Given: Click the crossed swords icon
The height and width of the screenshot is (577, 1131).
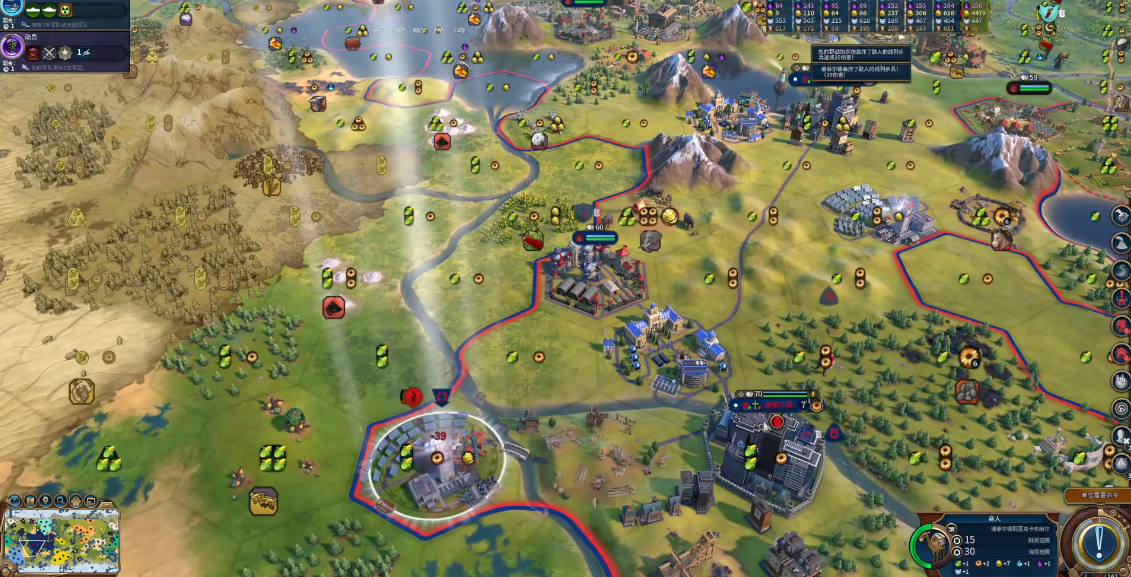Looking at the screenshot, I should (47, 51).
